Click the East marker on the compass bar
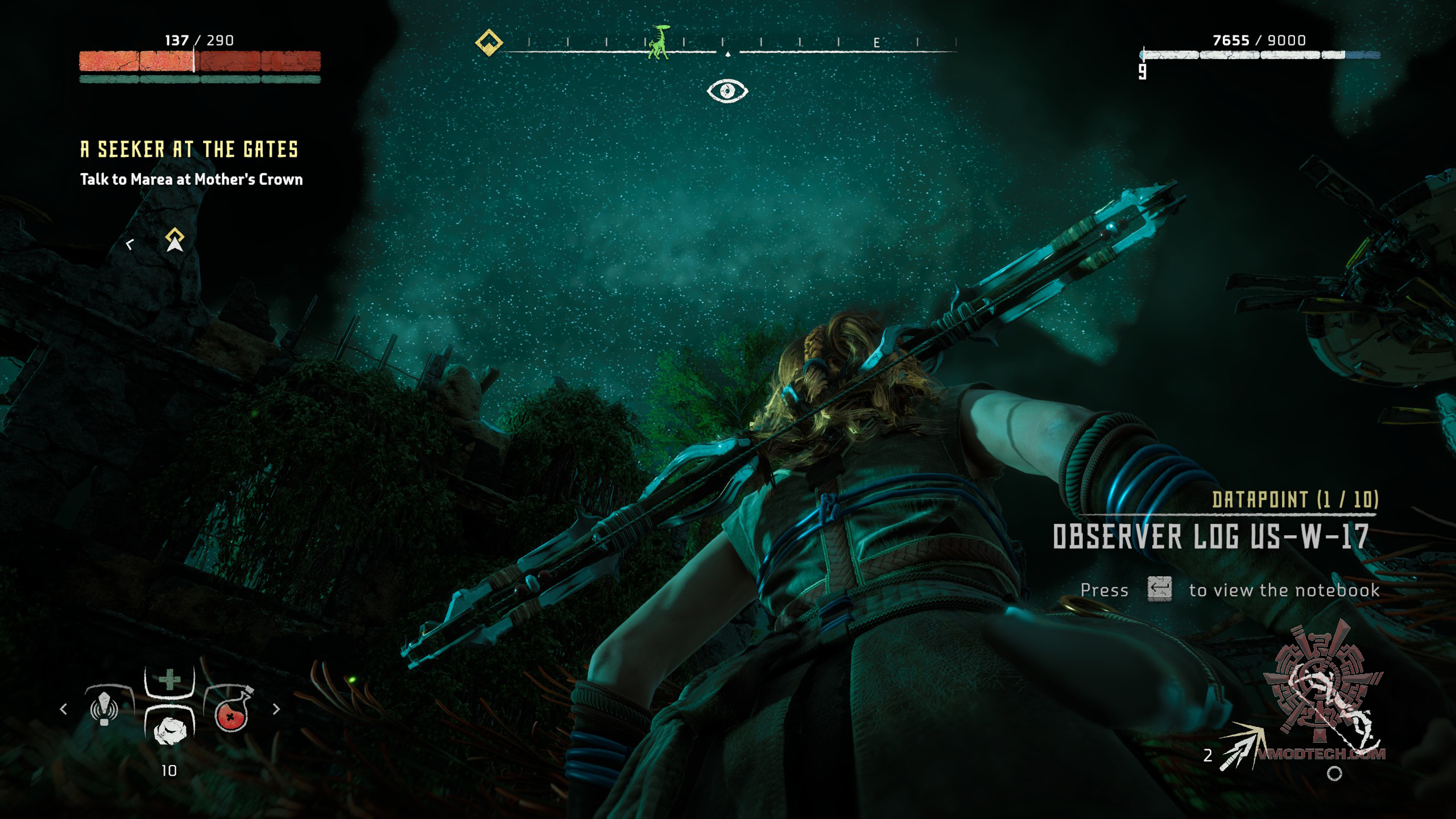This screenshot has width=1456, height=819. click(x=876, y=43)
